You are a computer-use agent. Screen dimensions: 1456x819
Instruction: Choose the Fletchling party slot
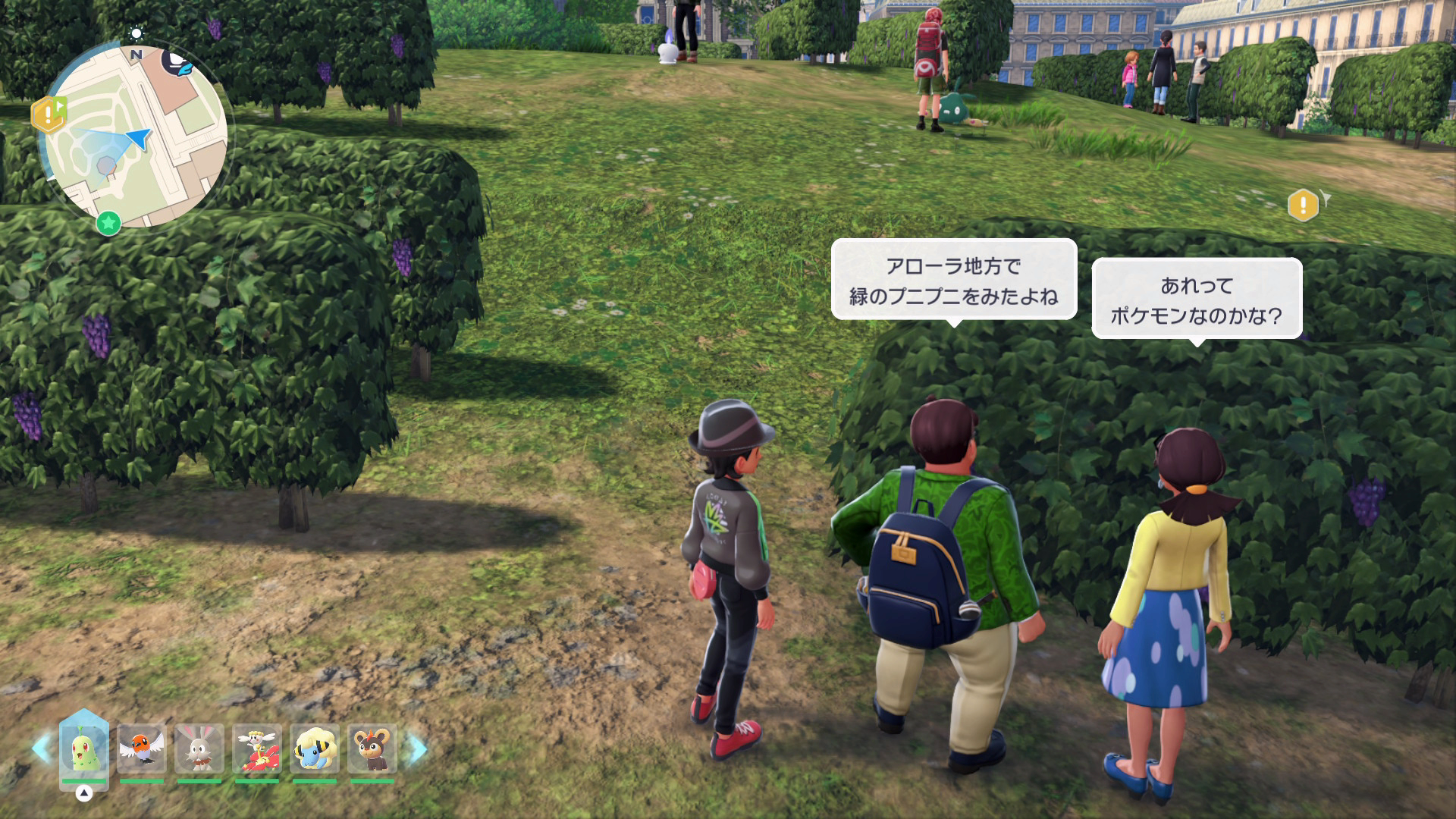point(142,748)
